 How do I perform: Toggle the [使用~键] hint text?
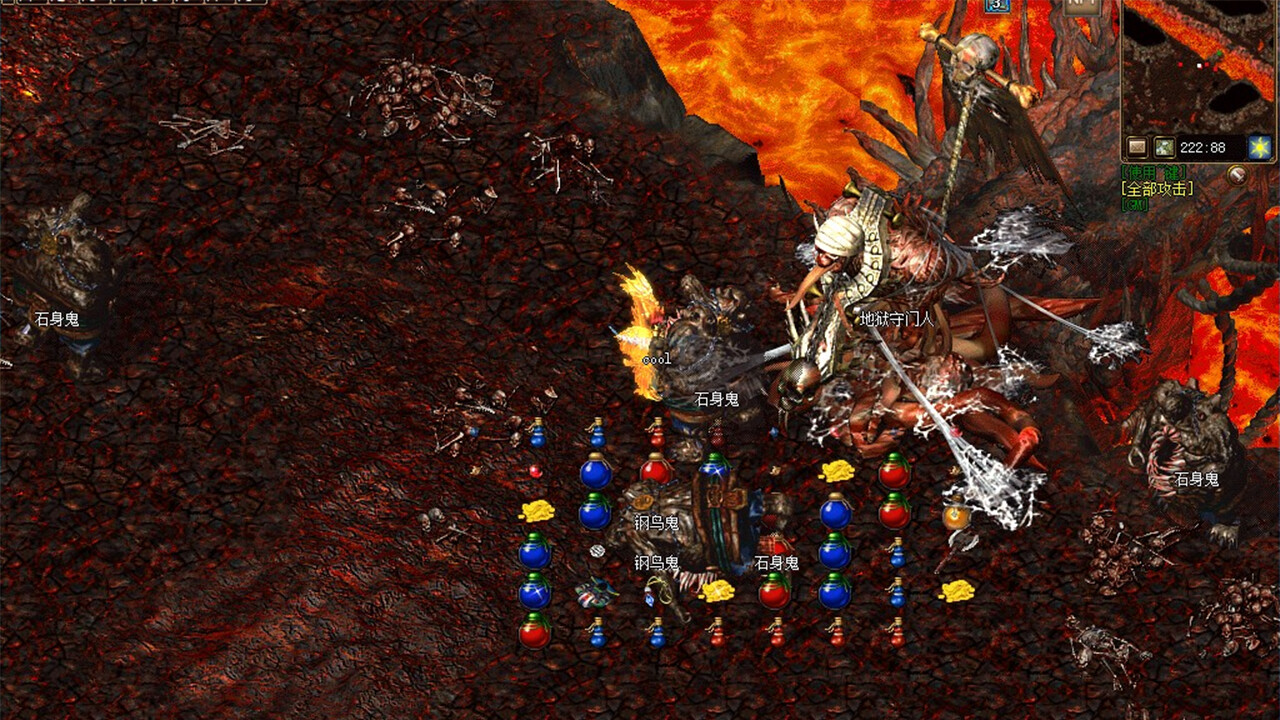pyautogui.click(x=1153, y=170)
